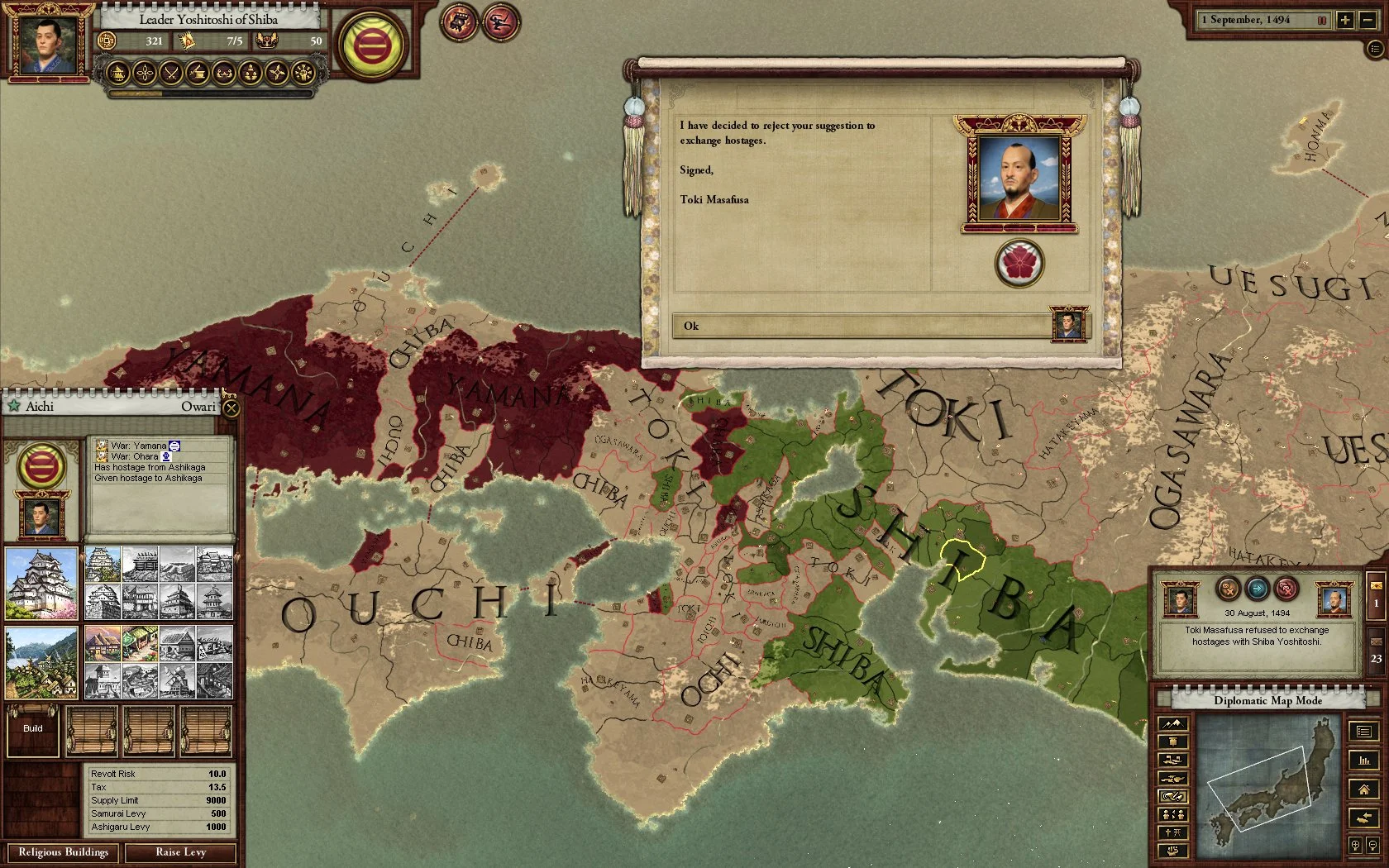This screenshot has height=868, width=1389.
Task: Open the statistics bar chart button
Action: pos(1363,761)
